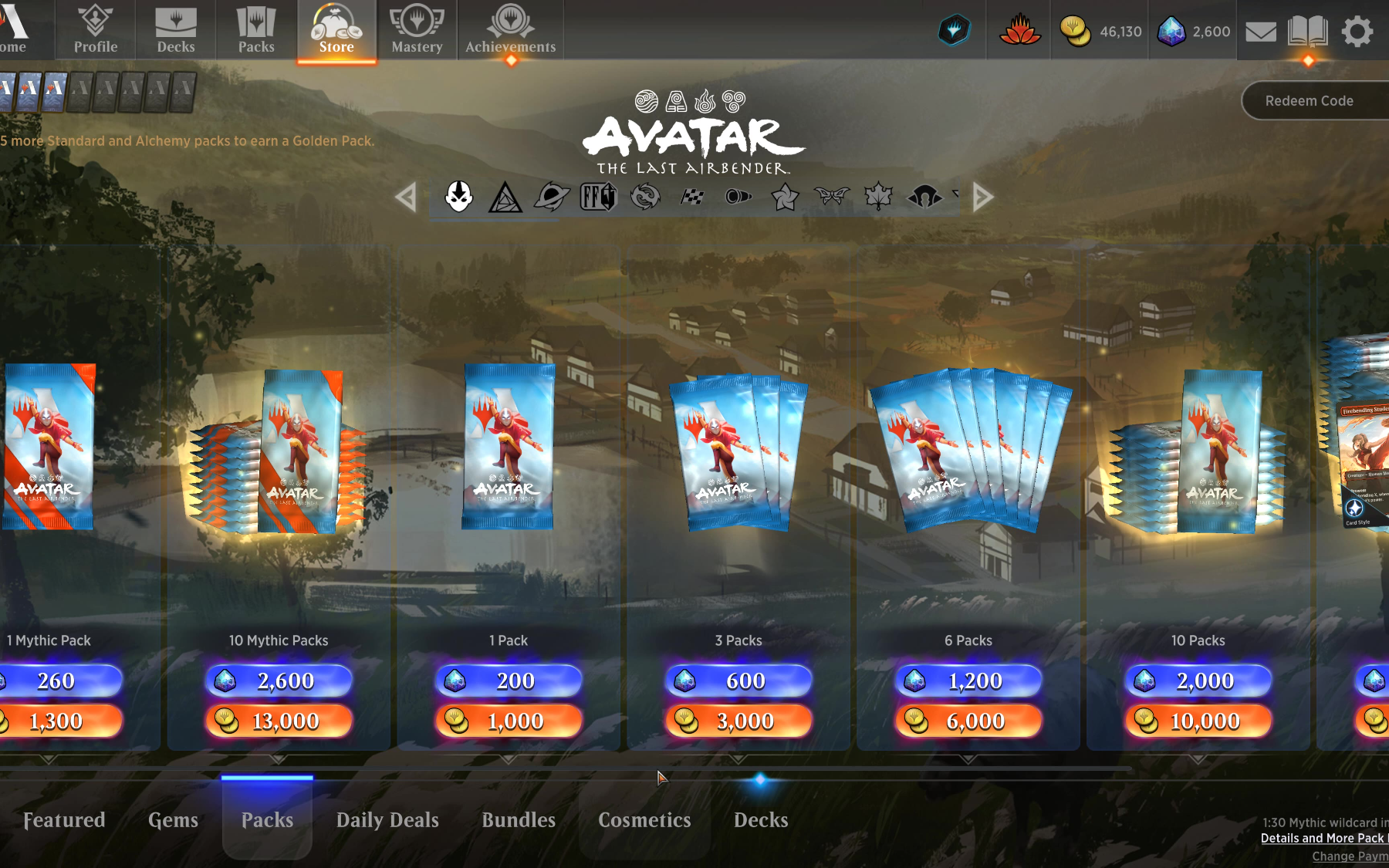Open the Bundles store tab
This screenshot has width=1389, height=868.
coord(519,819)
